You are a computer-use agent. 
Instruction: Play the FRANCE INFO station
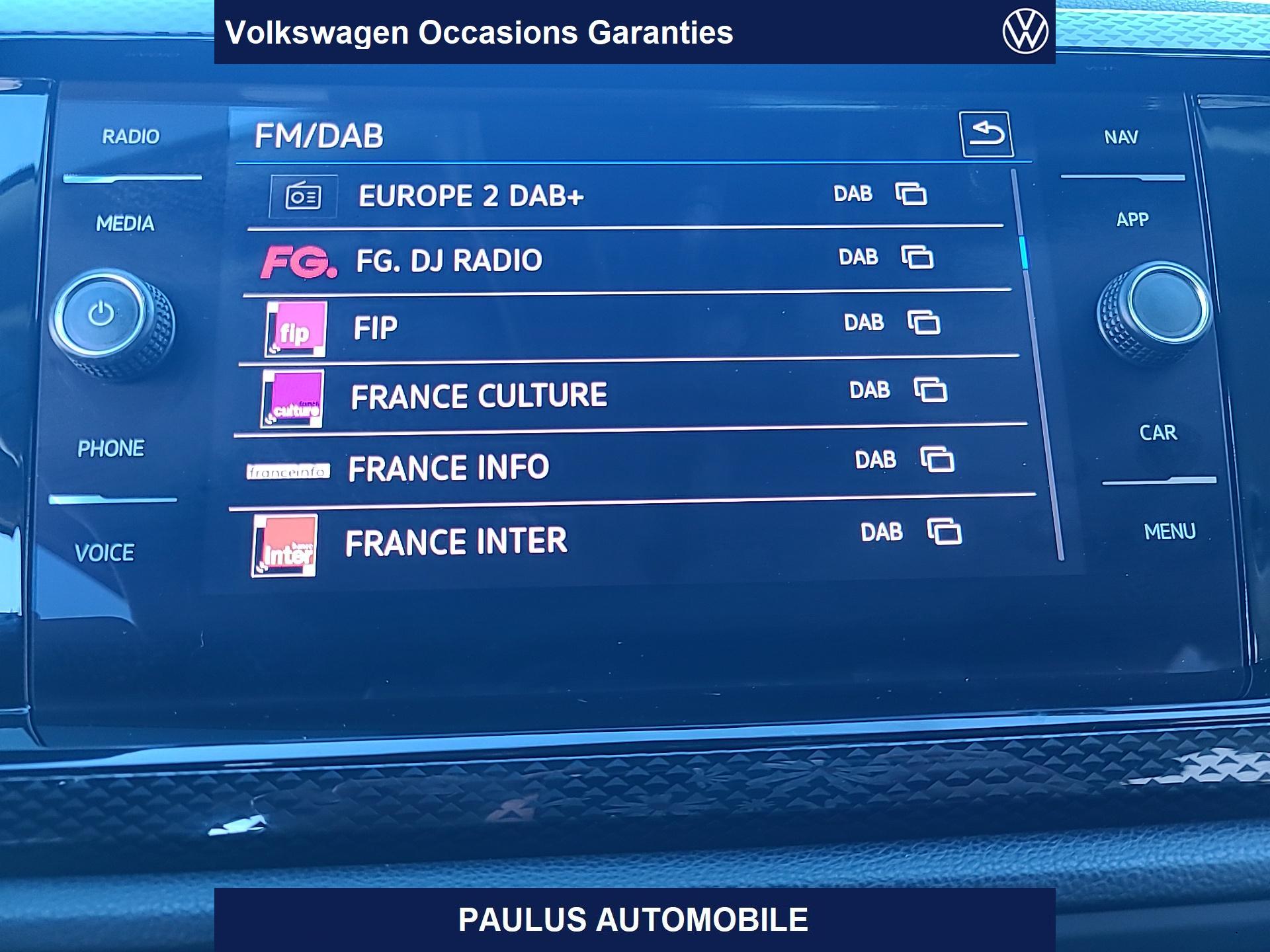click(448, 468)
